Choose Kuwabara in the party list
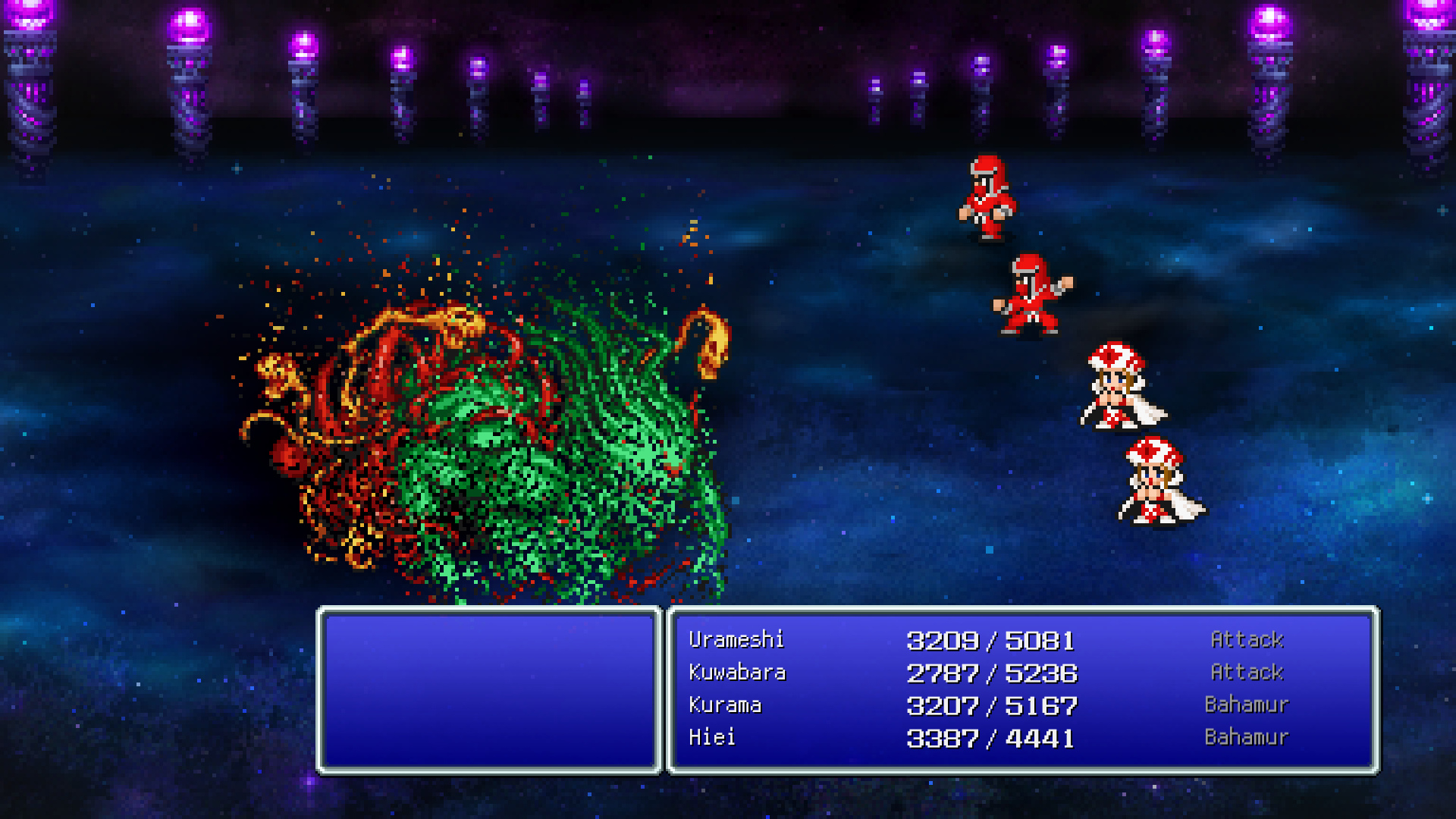 [x=737, y=673]
